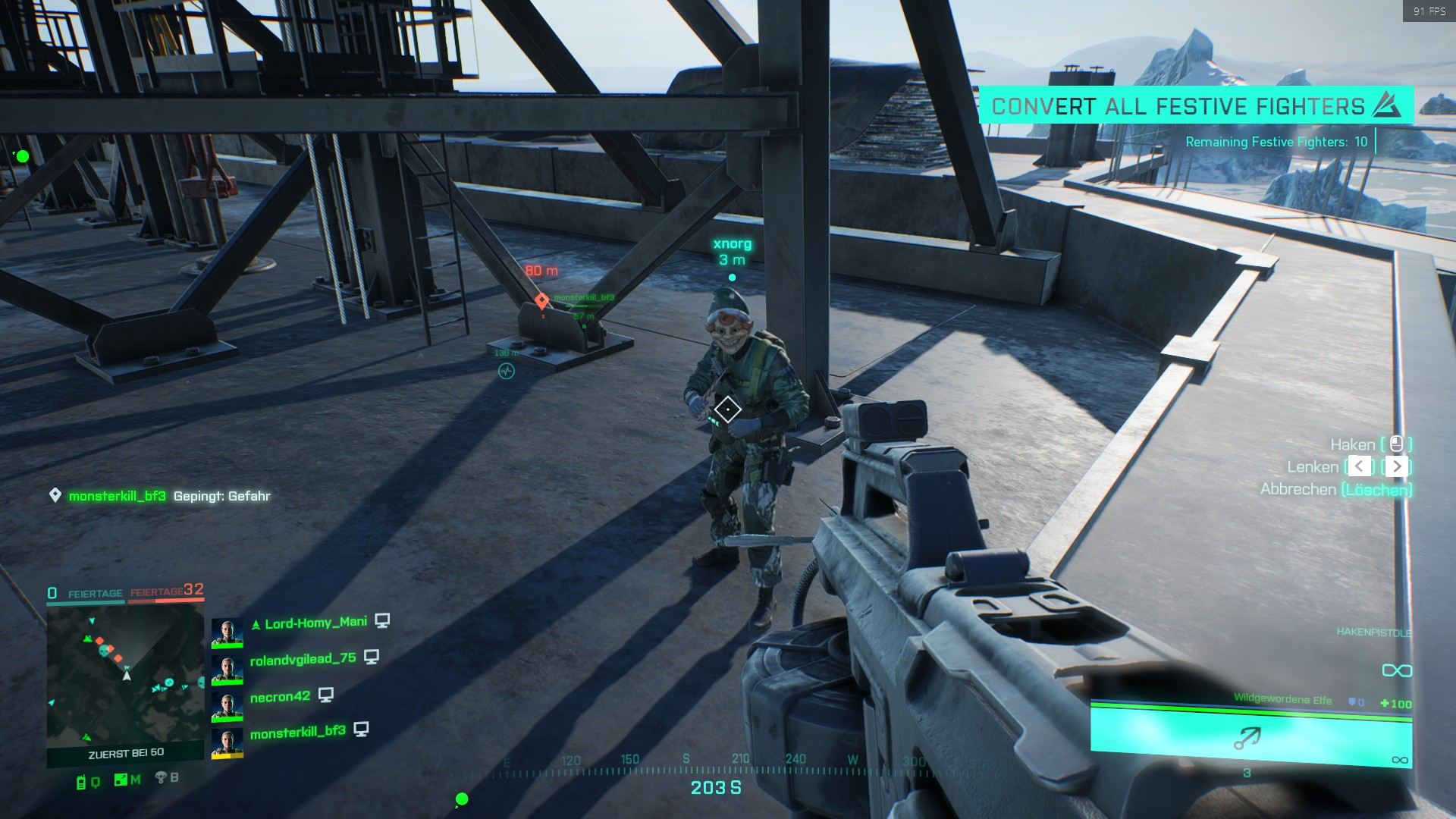Click the red 80 m danger ping marker
Image resolution: width=1456 pixels, height=819 pixels.
(x=541, y=300)
